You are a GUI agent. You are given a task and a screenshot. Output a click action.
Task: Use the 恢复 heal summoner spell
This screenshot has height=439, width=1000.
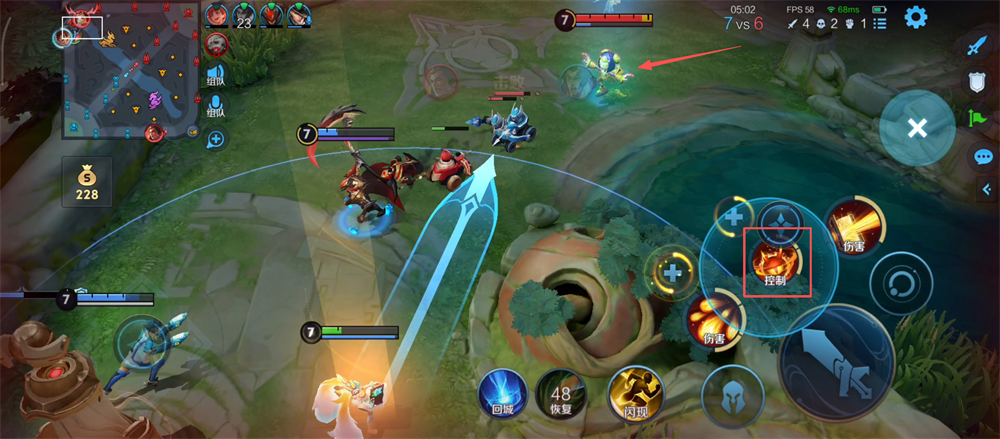click(x=560, y=392)
